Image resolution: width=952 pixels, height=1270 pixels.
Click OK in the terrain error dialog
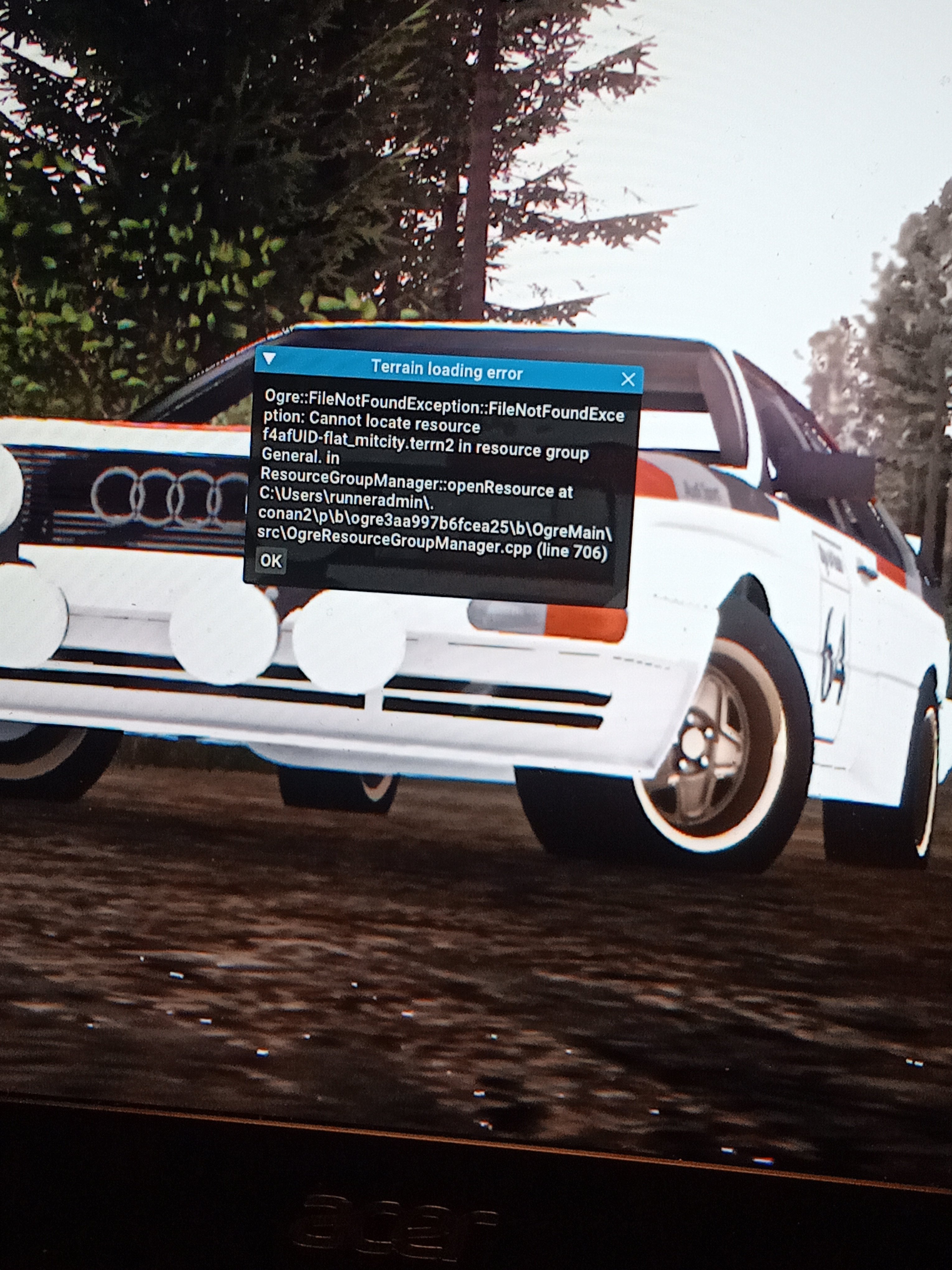[271, 560]
